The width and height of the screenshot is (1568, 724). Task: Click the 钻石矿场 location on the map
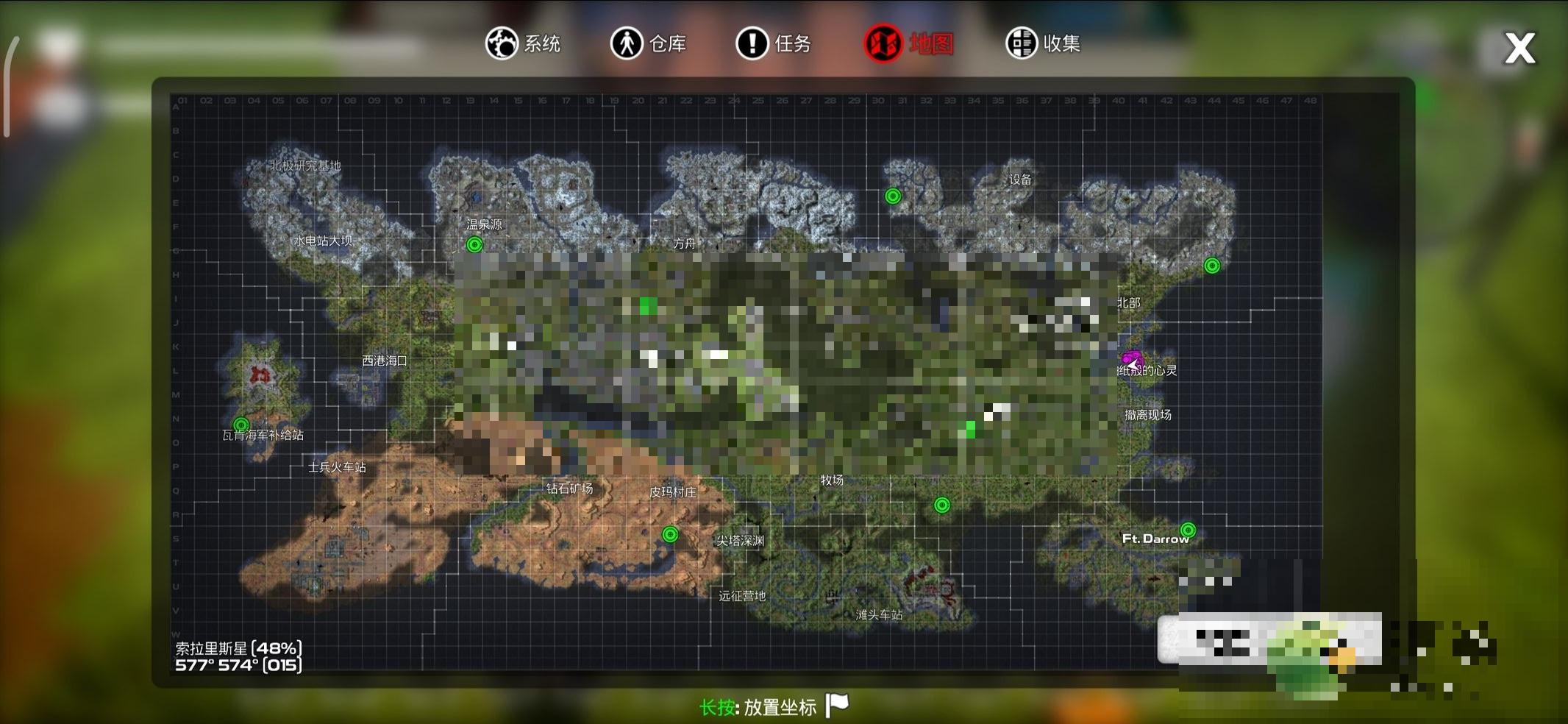(x=569, y=489)
